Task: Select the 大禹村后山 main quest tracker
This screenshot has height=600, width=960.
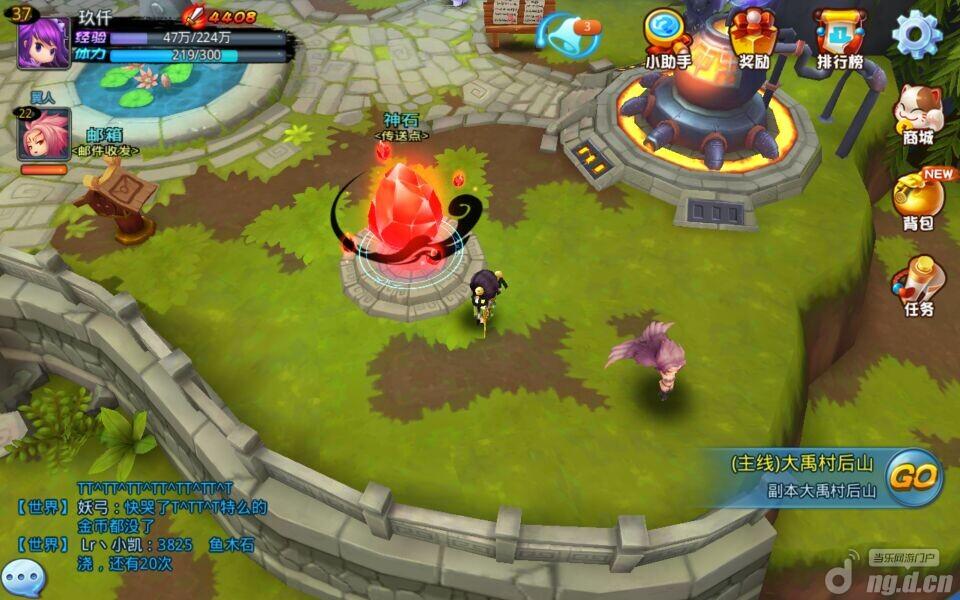Action: pos(804,475)
